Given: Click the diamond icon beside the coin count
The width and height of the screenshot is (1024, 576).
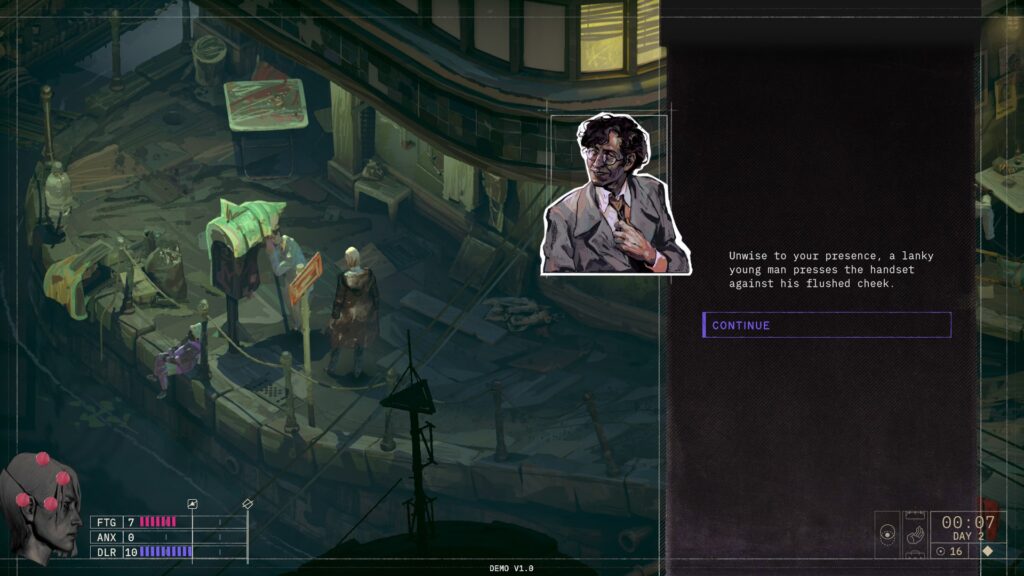Looking at the screenshot, I should point(988,551).
